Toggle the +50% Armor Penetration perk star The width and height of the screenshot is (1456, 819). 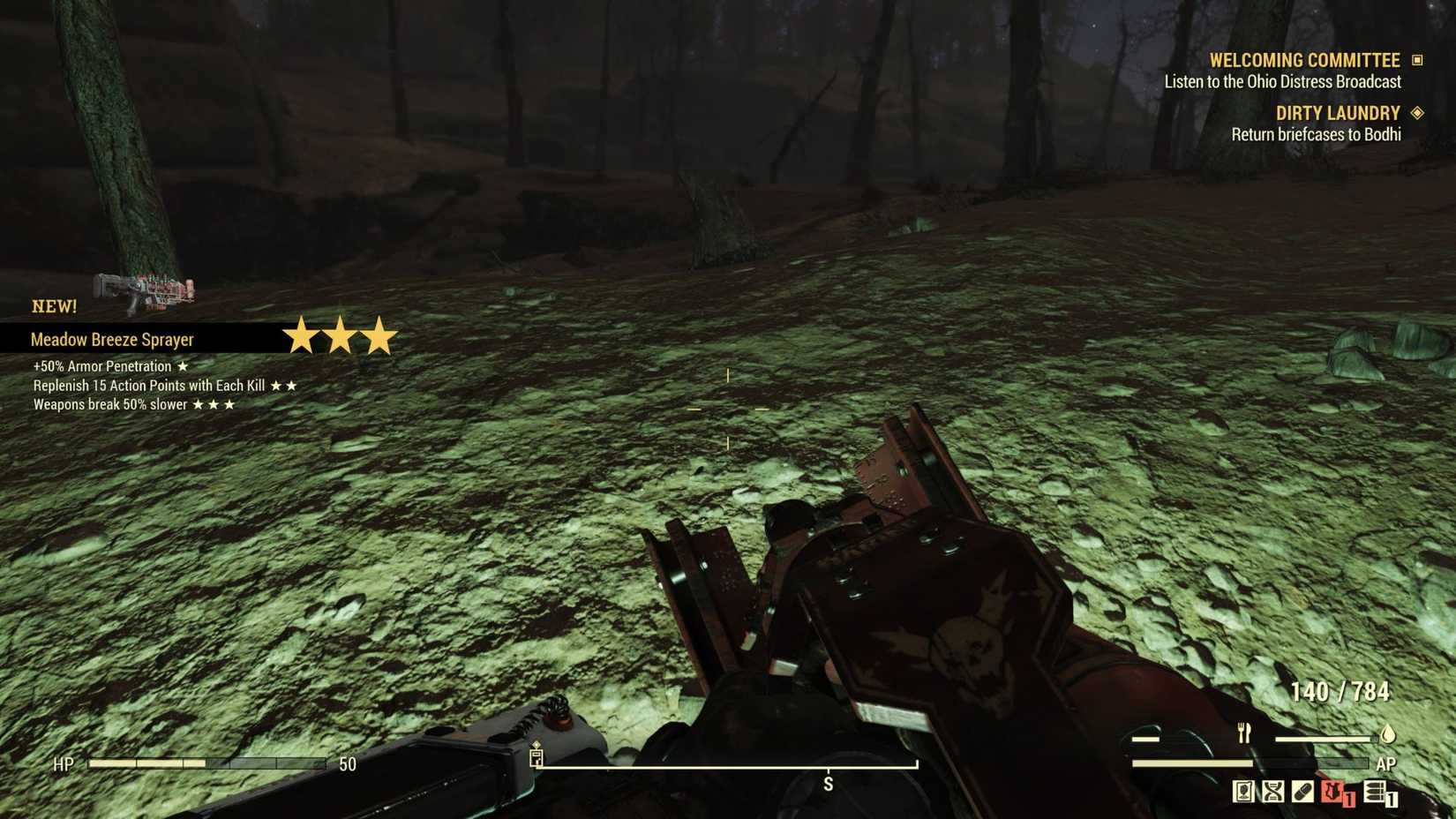point(183,365)
